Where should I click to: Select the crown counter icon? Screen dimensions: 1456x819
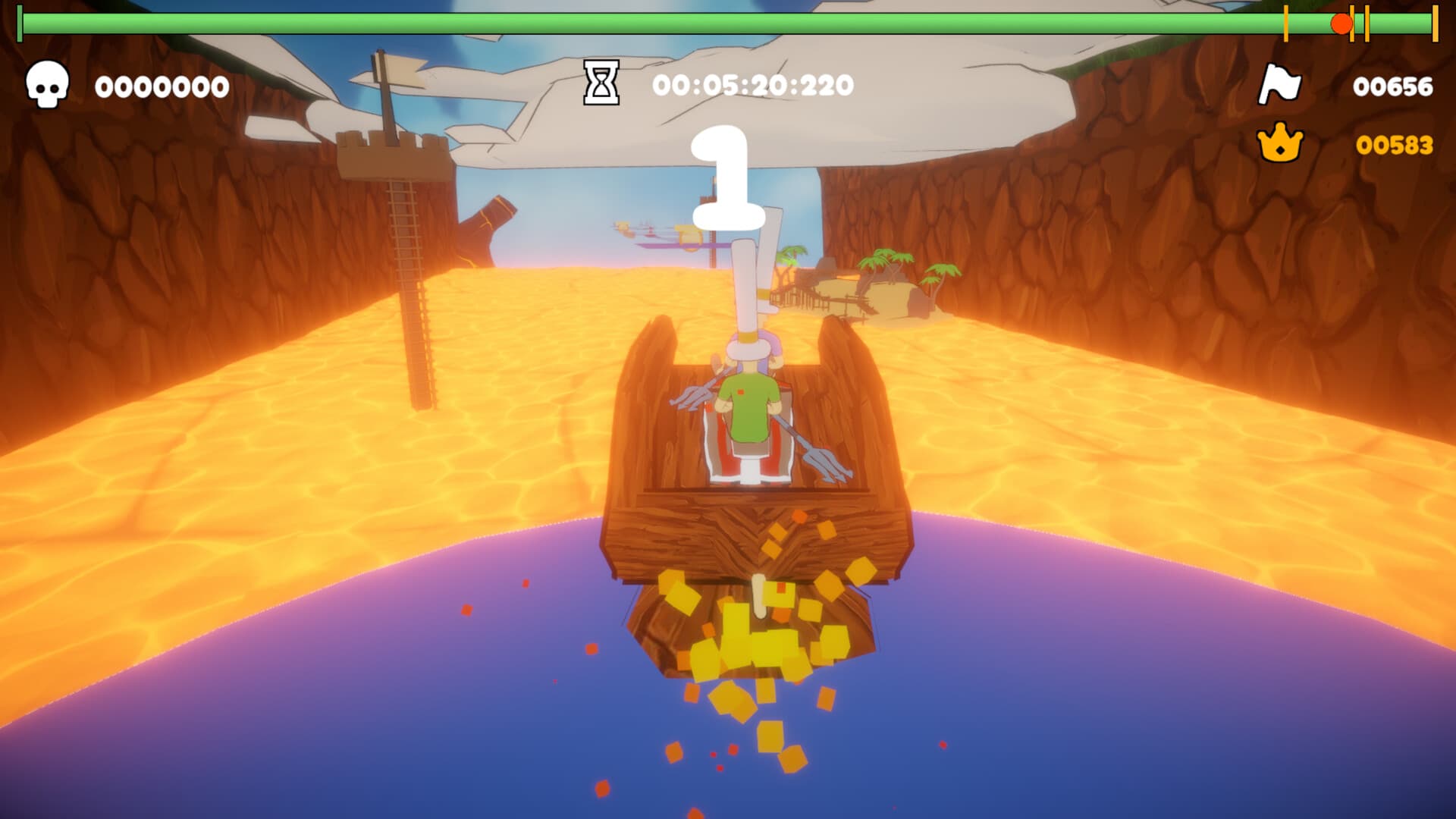pyautogui.click(x=1279, y=141)
